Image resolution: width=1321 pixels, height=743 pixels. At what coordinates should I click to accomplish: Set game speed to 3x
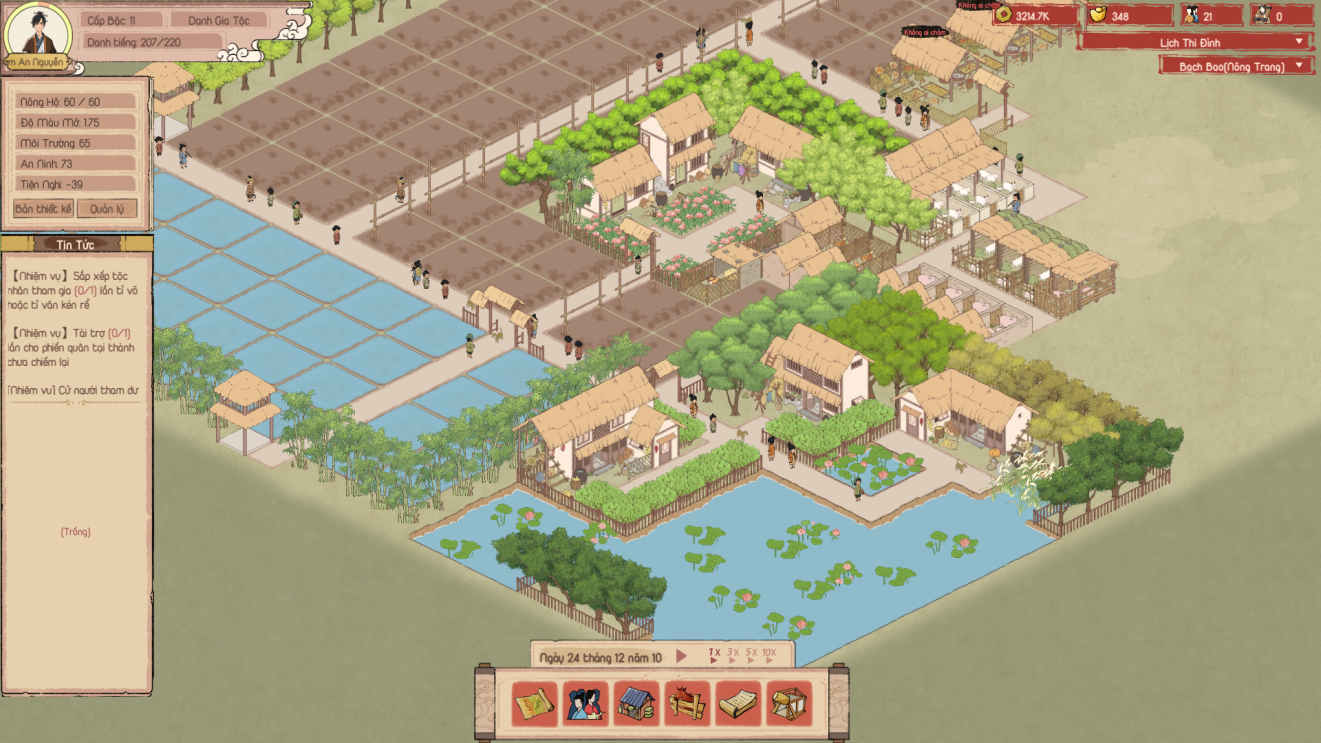732,654
